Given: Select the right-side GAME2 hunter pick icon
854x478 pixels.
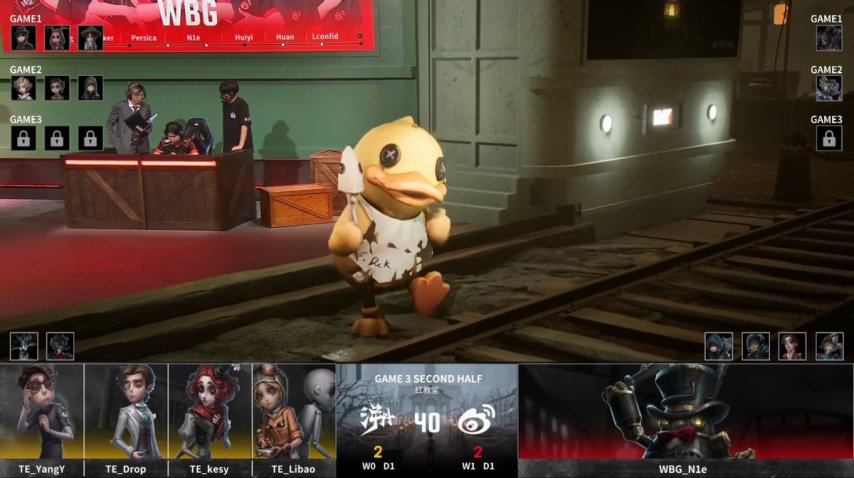Looking at the screenshot, I should 828,88.
